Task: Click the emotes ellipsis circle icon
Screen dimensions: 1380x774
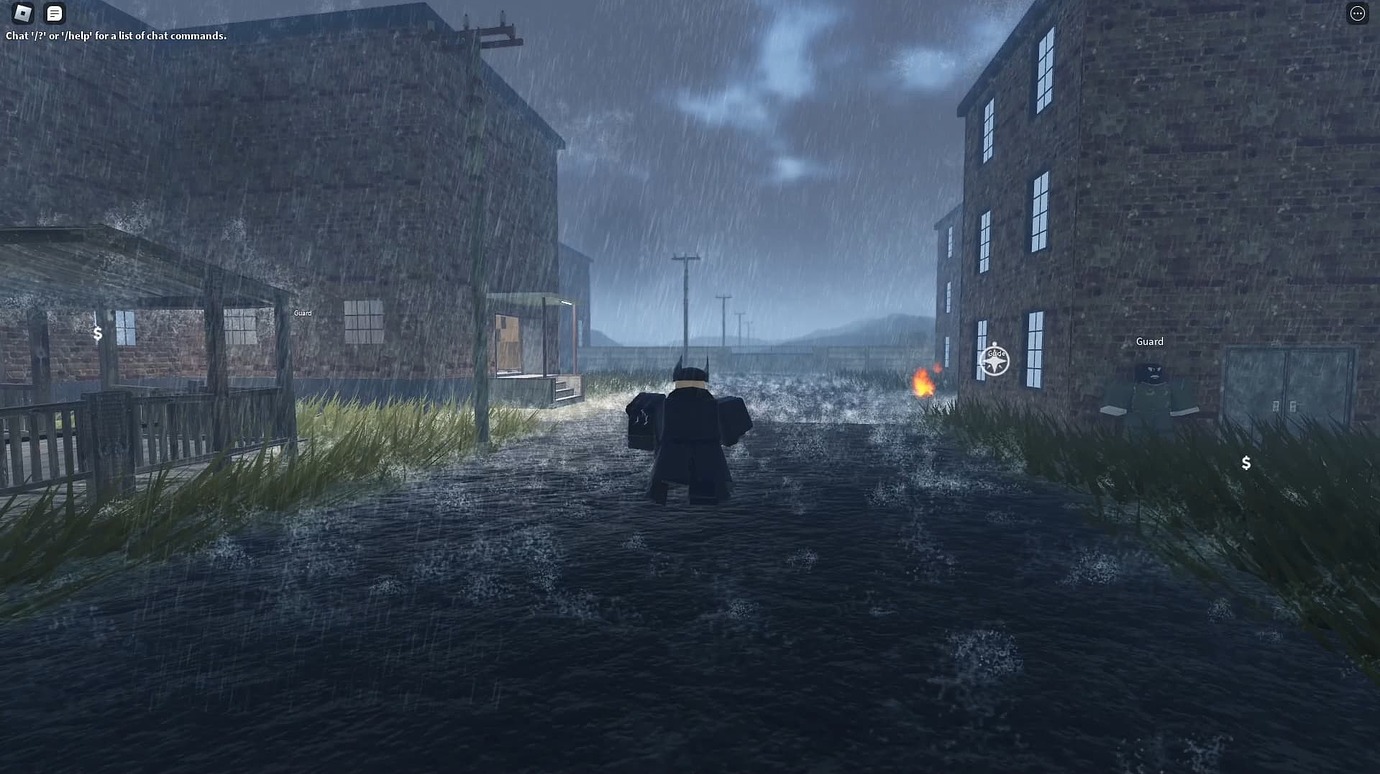Action: 1357,13
